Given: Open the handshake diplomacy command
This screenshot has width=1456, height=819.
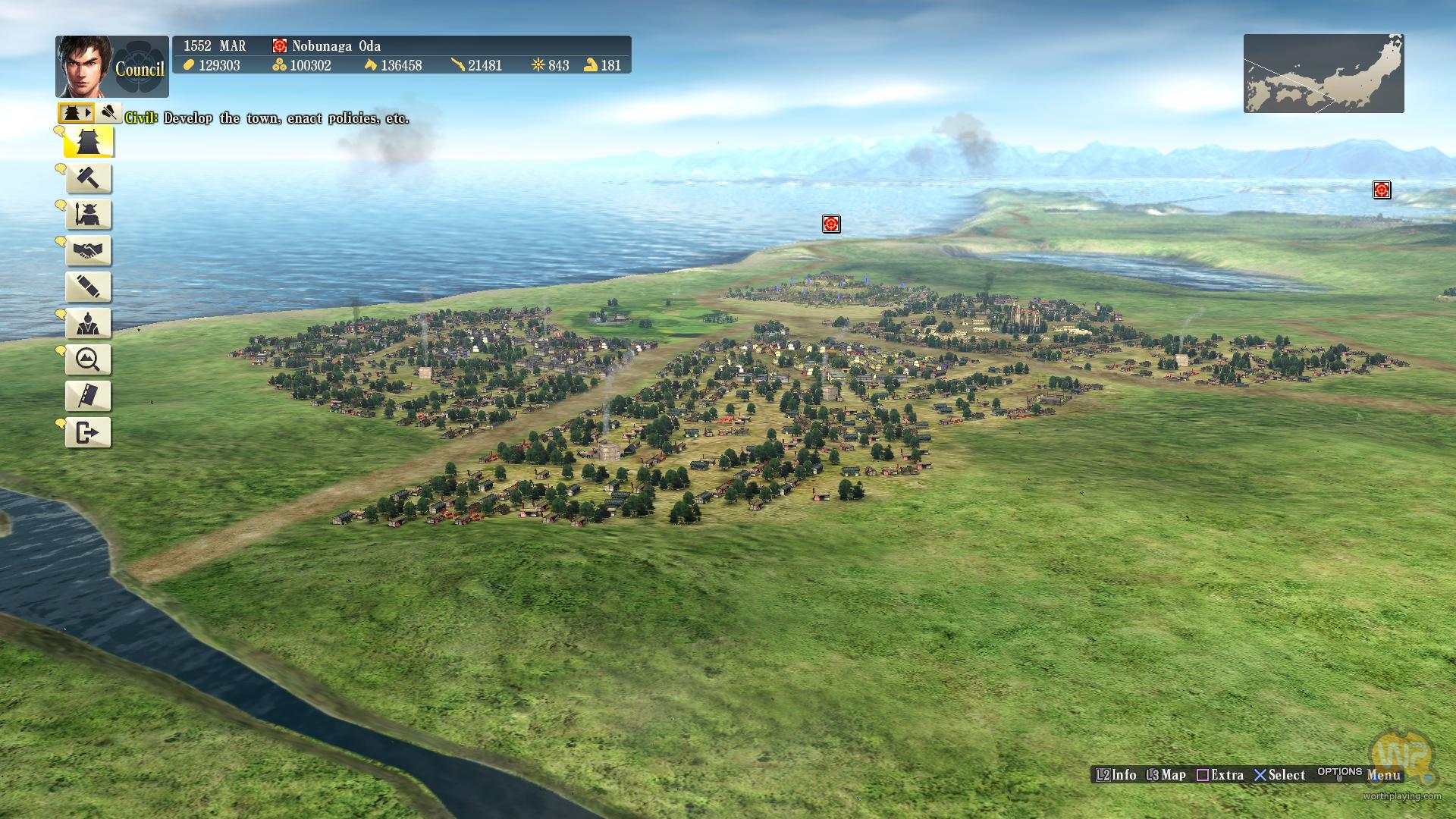Looking at the screenshot, I should tap(89, 251).
